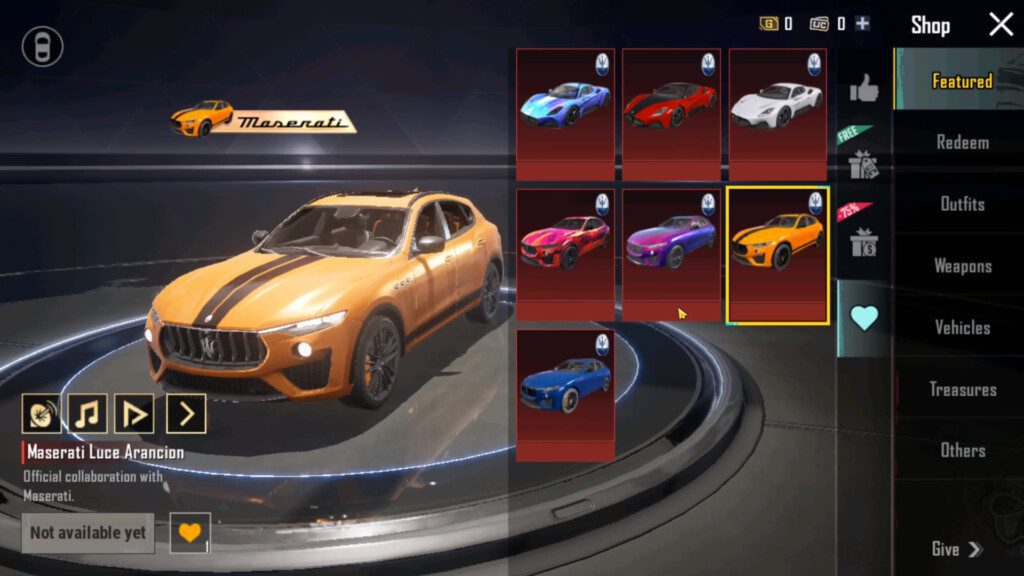The height and width of the screenshot is (576, 1024).
Task: Open the Outfits category
Action: pyautogui.click(x=962, y=204)
